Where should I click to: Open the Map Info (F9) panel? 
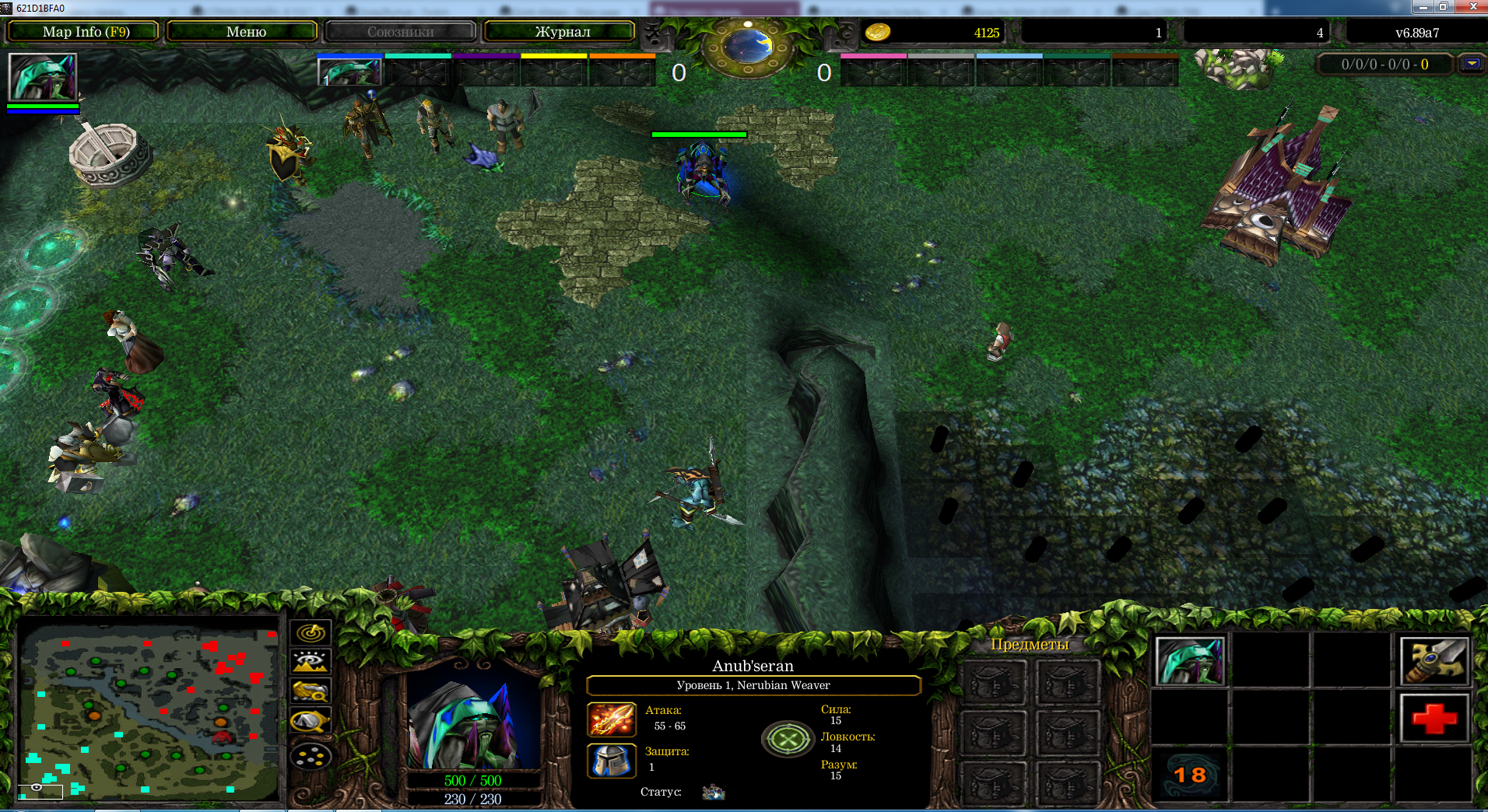click(x=84, y=32)
